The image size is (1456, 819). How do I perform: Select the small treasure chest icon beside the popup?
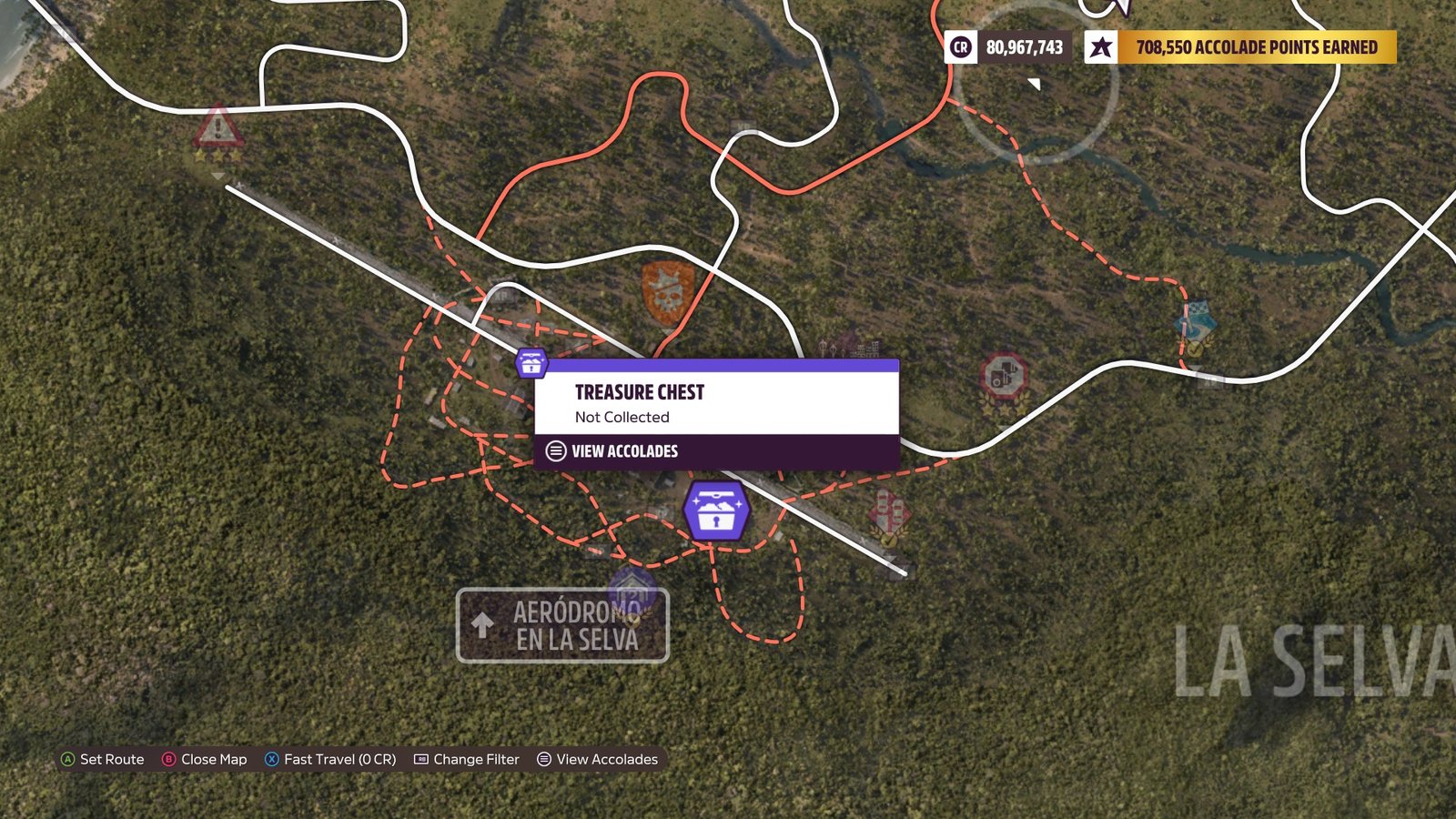point(531,363)
